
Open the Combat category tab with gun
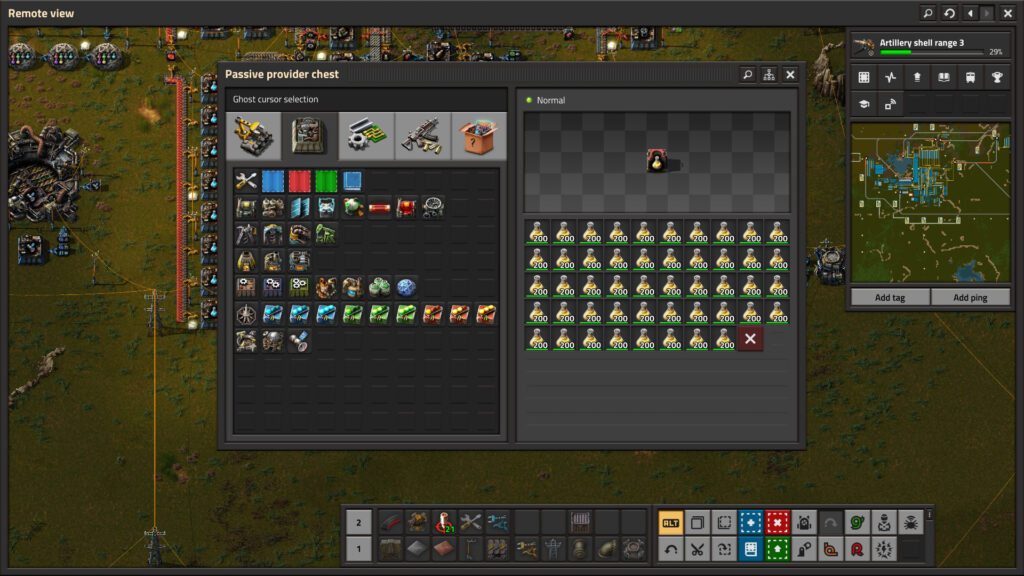423,136
